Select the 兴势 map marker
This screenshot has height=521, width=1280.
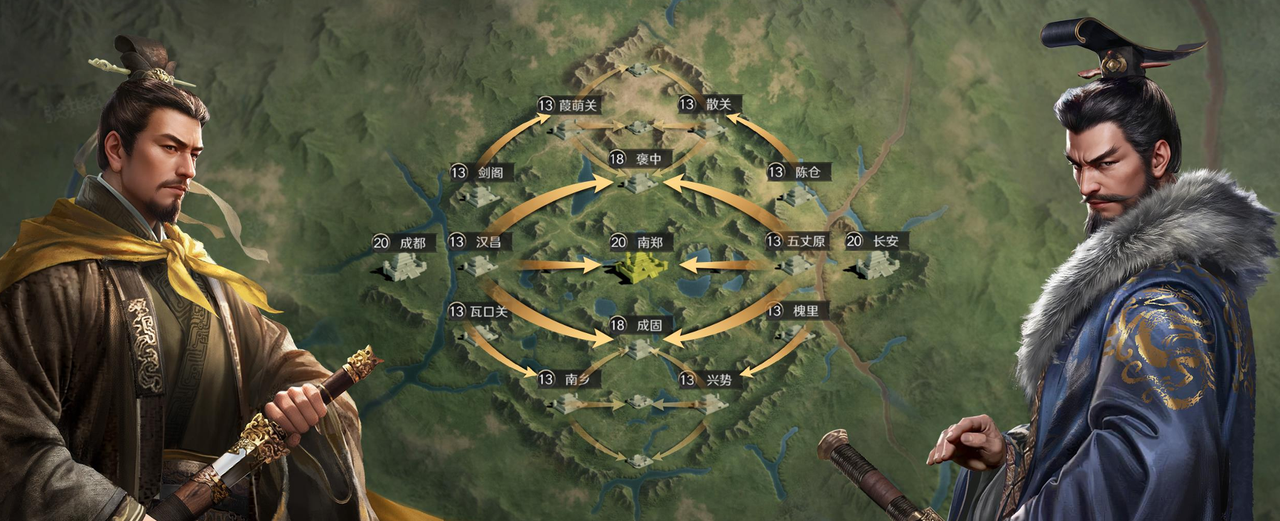point(710,402)
